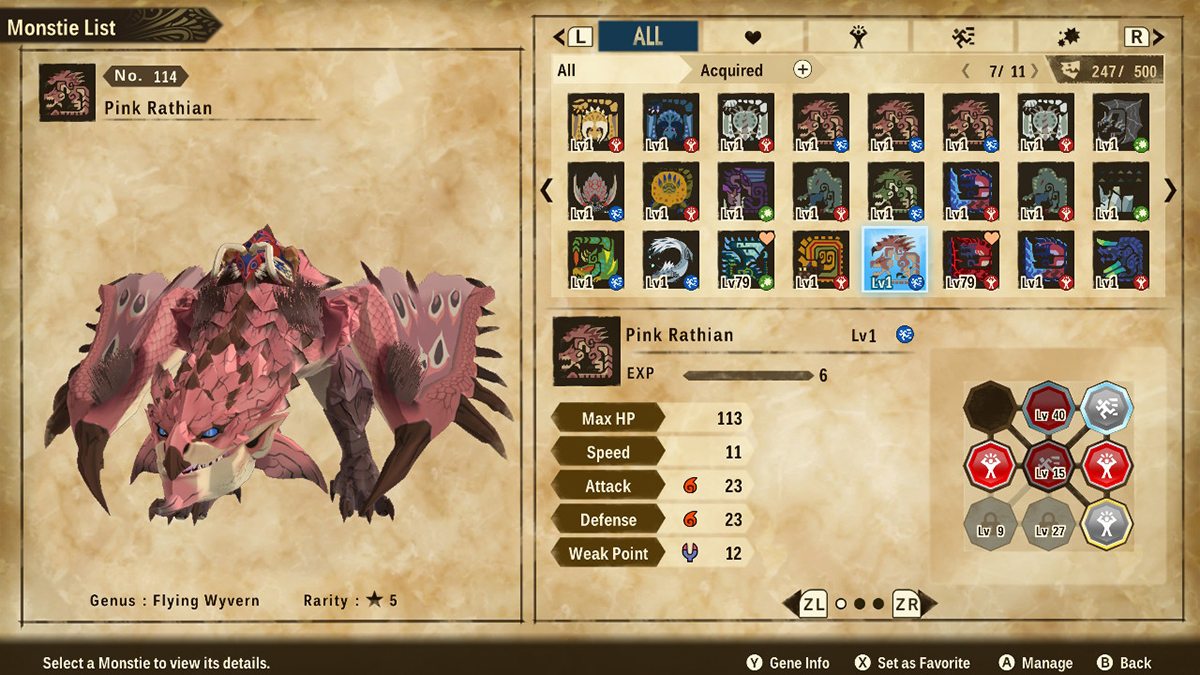Select the white wolf-like monstie thumbnail
The height and width of the screenshot is (675, 1200).
[x=670, y=259]
